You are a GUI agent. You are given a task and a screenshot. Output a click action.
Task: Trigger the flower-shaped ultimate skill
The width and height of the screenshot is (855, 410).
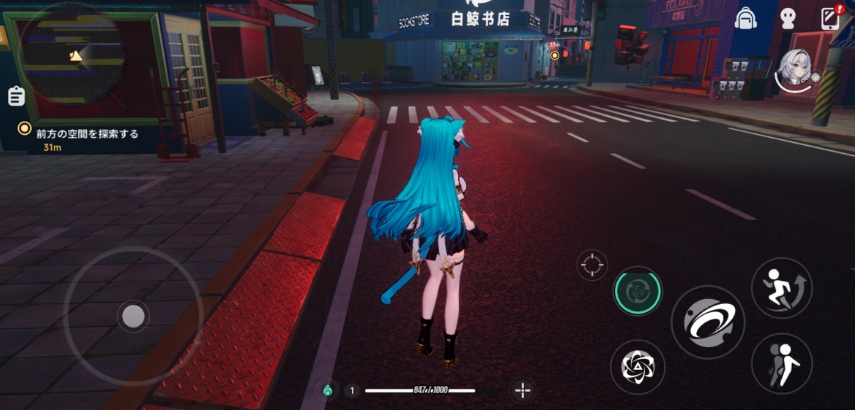point(636,366)
